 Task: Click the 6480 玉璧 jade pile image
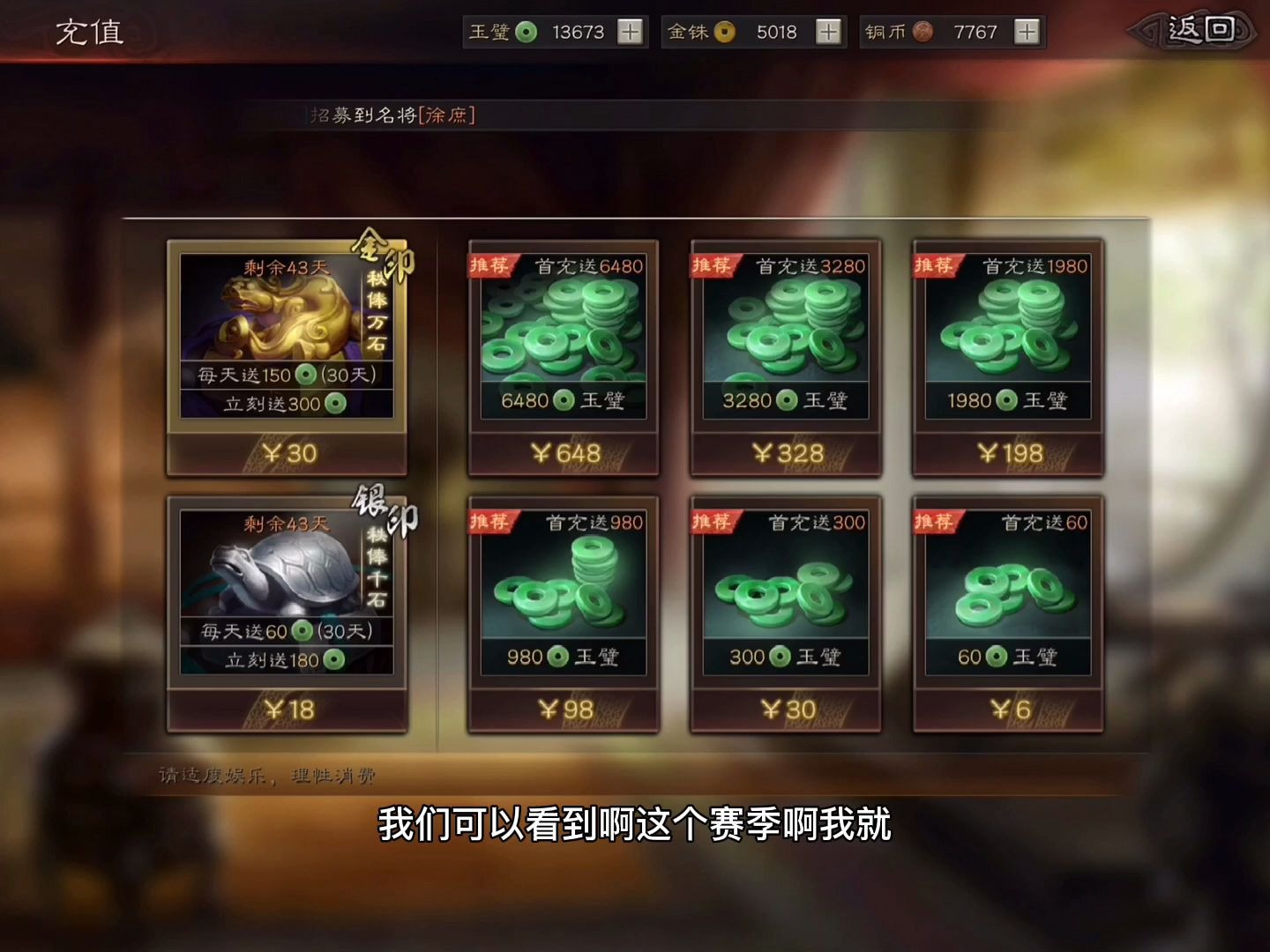pos(562,331)
